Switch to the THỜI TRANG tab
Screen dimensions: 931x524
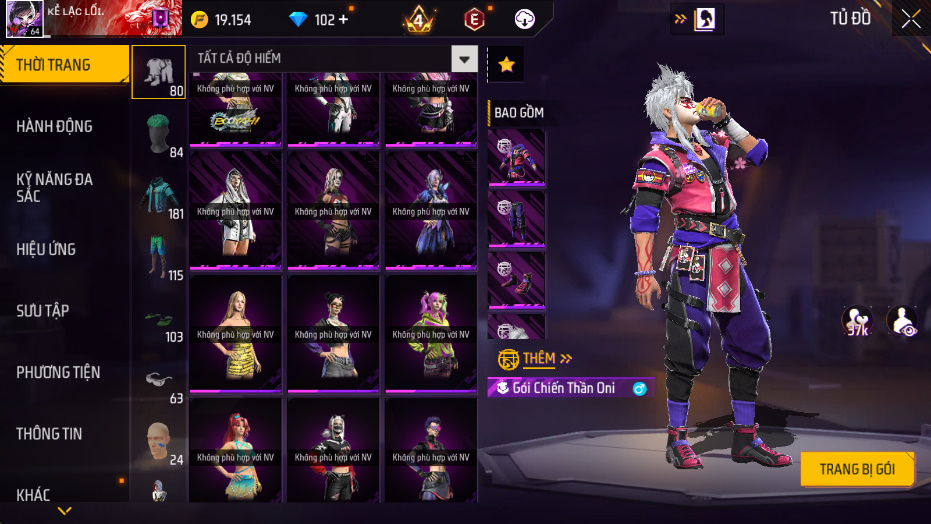click(x=62, y=65)
